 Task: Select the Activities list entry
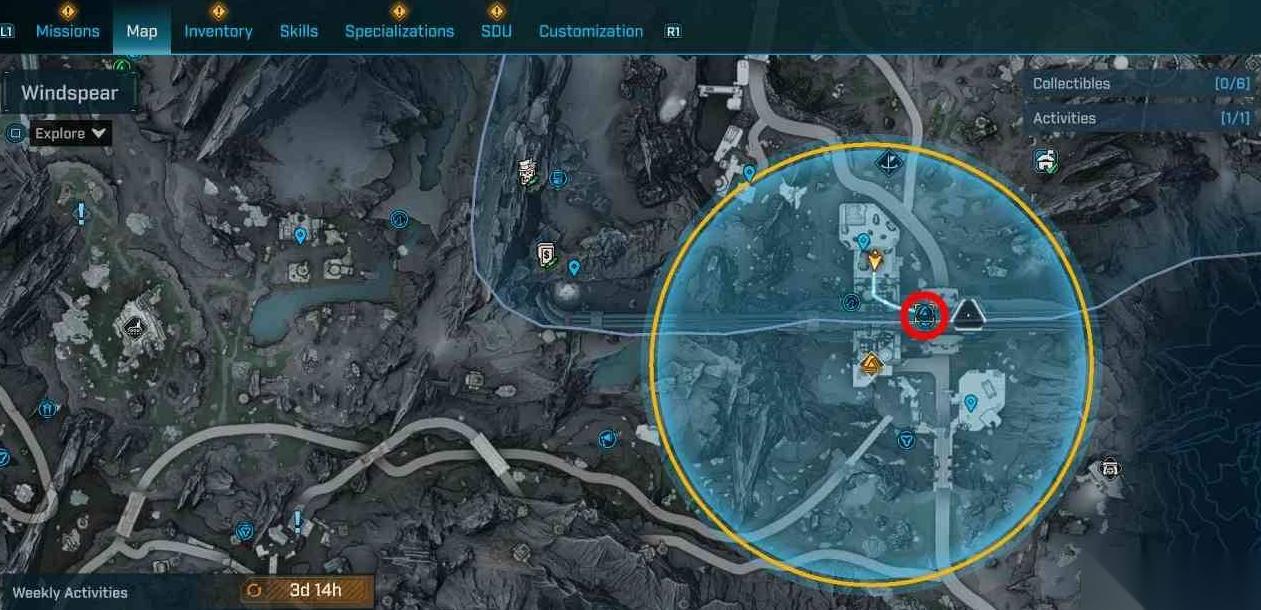(1141, 118)
